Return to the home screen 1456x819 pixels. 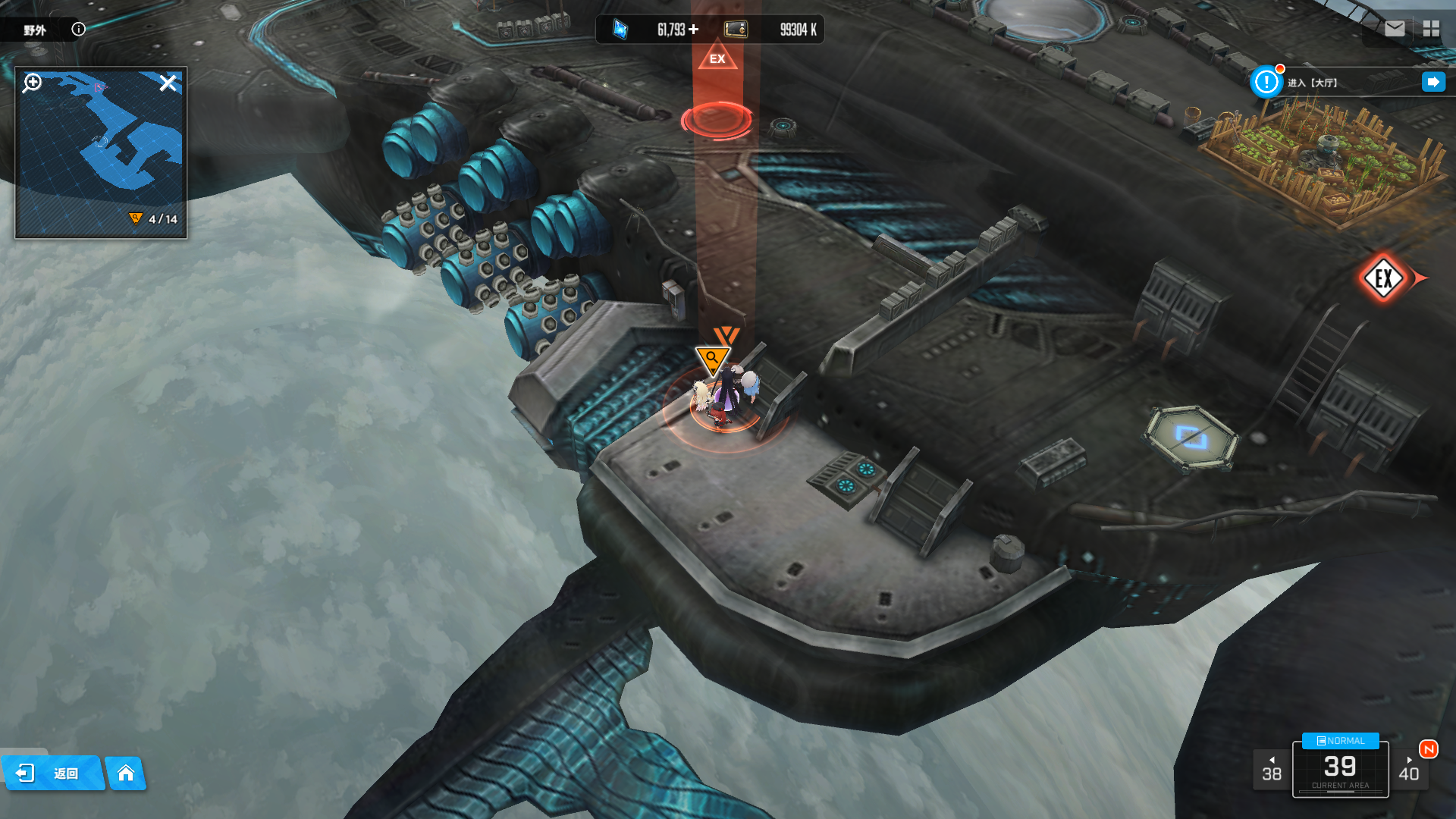coord(126,773)
